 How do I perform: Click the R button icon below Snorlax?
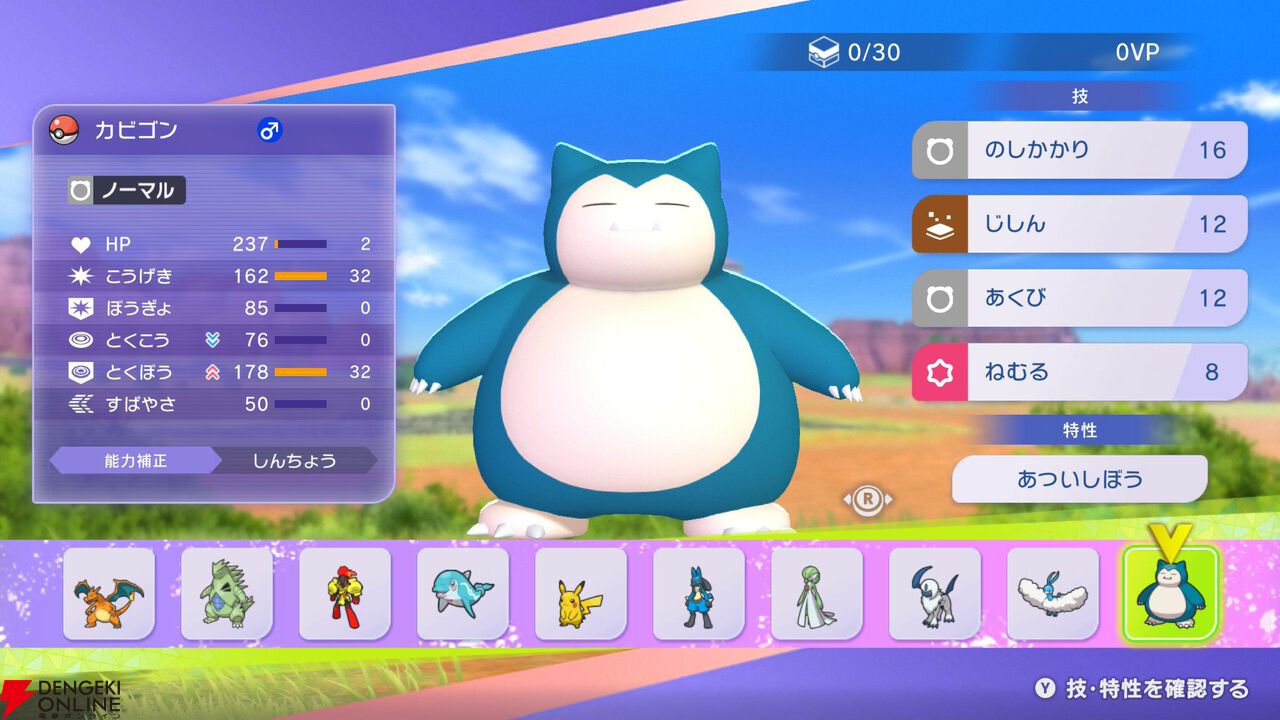868,499
